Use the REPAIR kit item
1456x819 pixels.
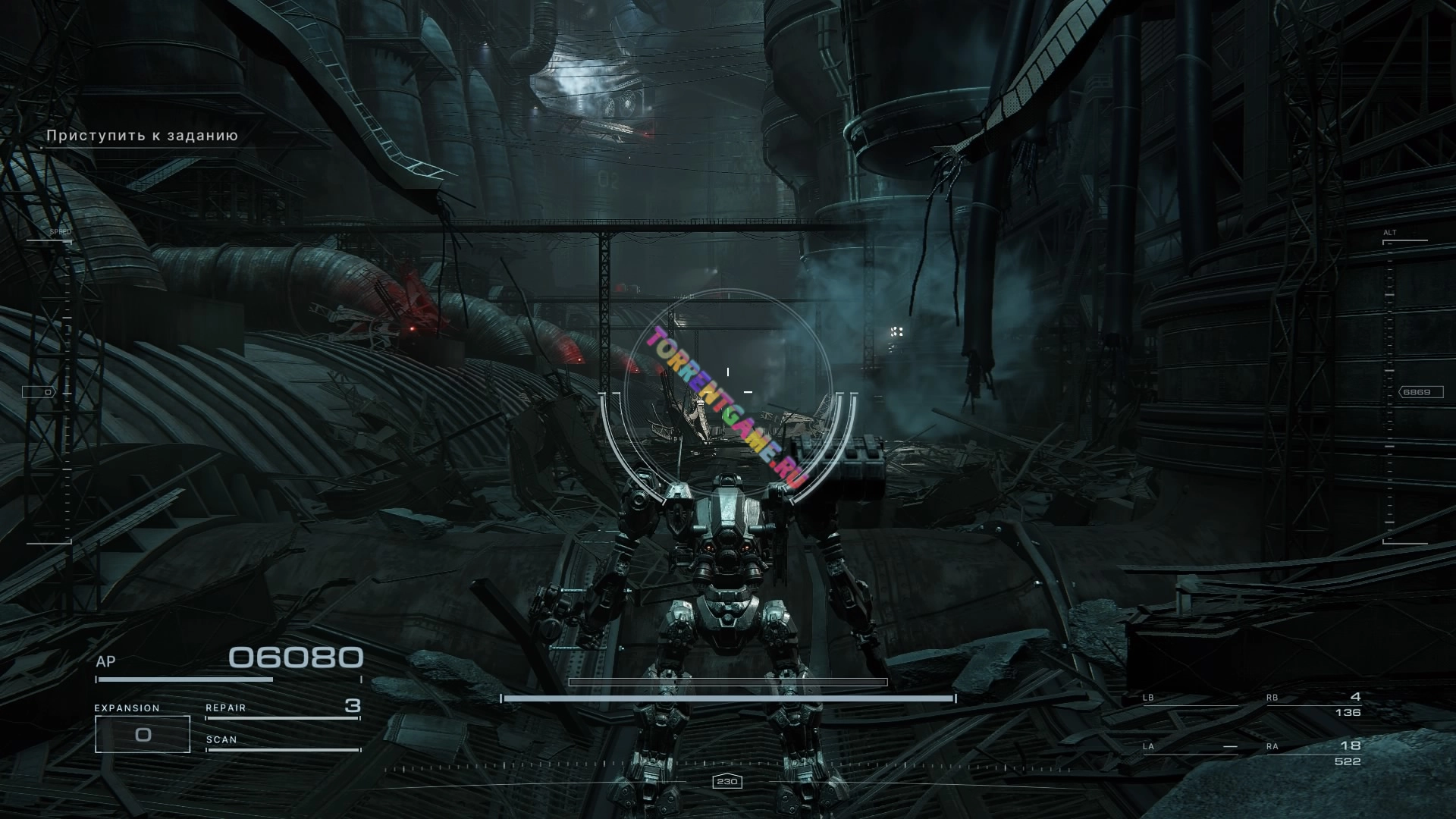pyautogui.click(x=282, y=708)
